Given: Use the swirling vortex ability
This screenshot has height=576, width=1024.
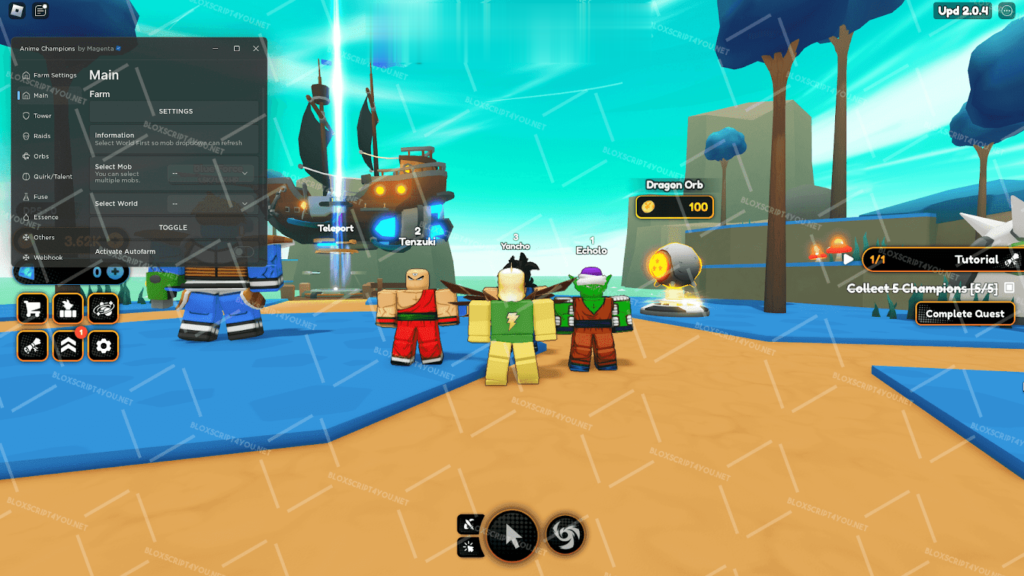Looking at the screenshot, I should [x=566, y=536].
